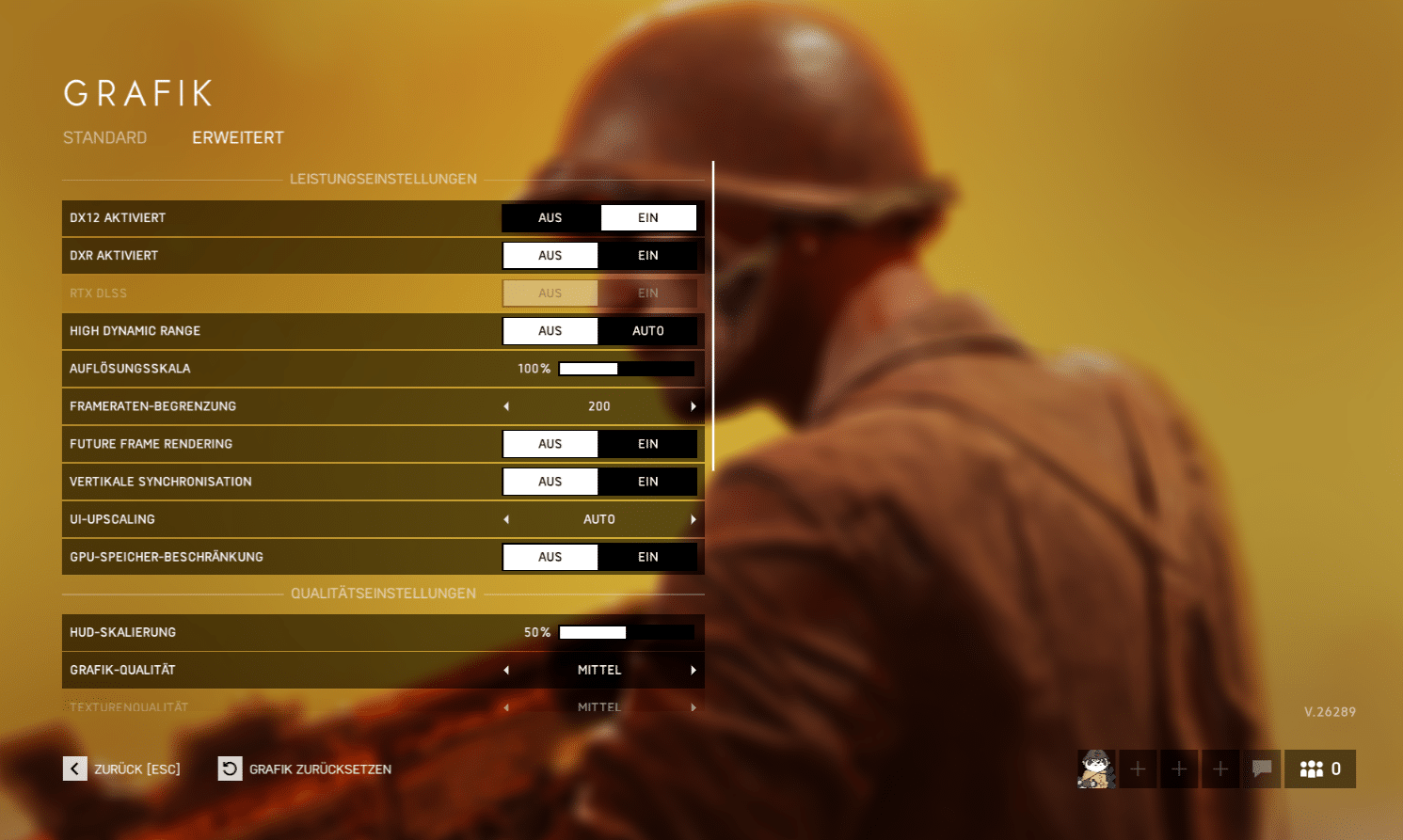
Task: Enable Future Frame Rendering with Ein
Action: 648,444
